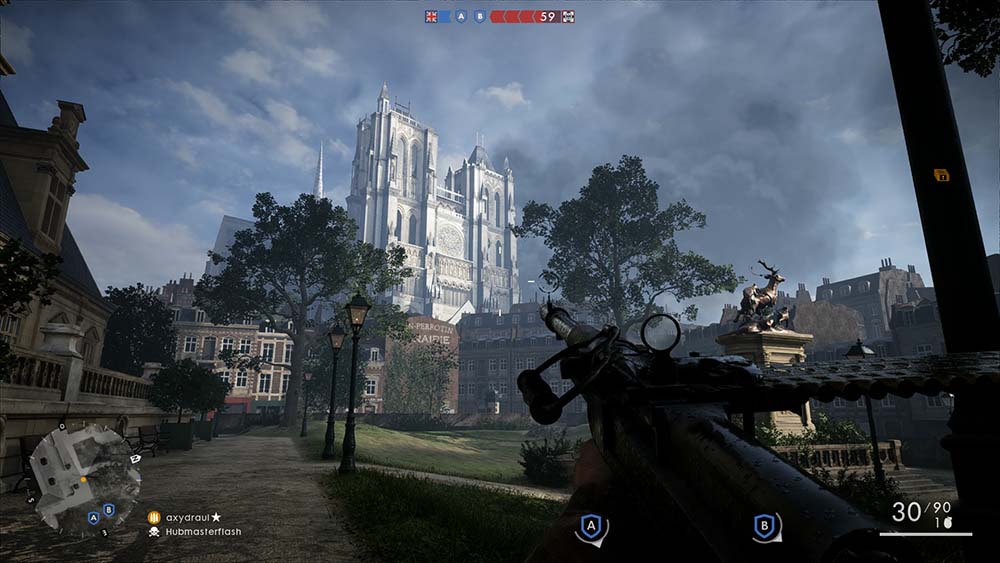This screenshot has height=563, width=1000.
Task: Select objective B marker on the minimap
Action: coord(108,510)
